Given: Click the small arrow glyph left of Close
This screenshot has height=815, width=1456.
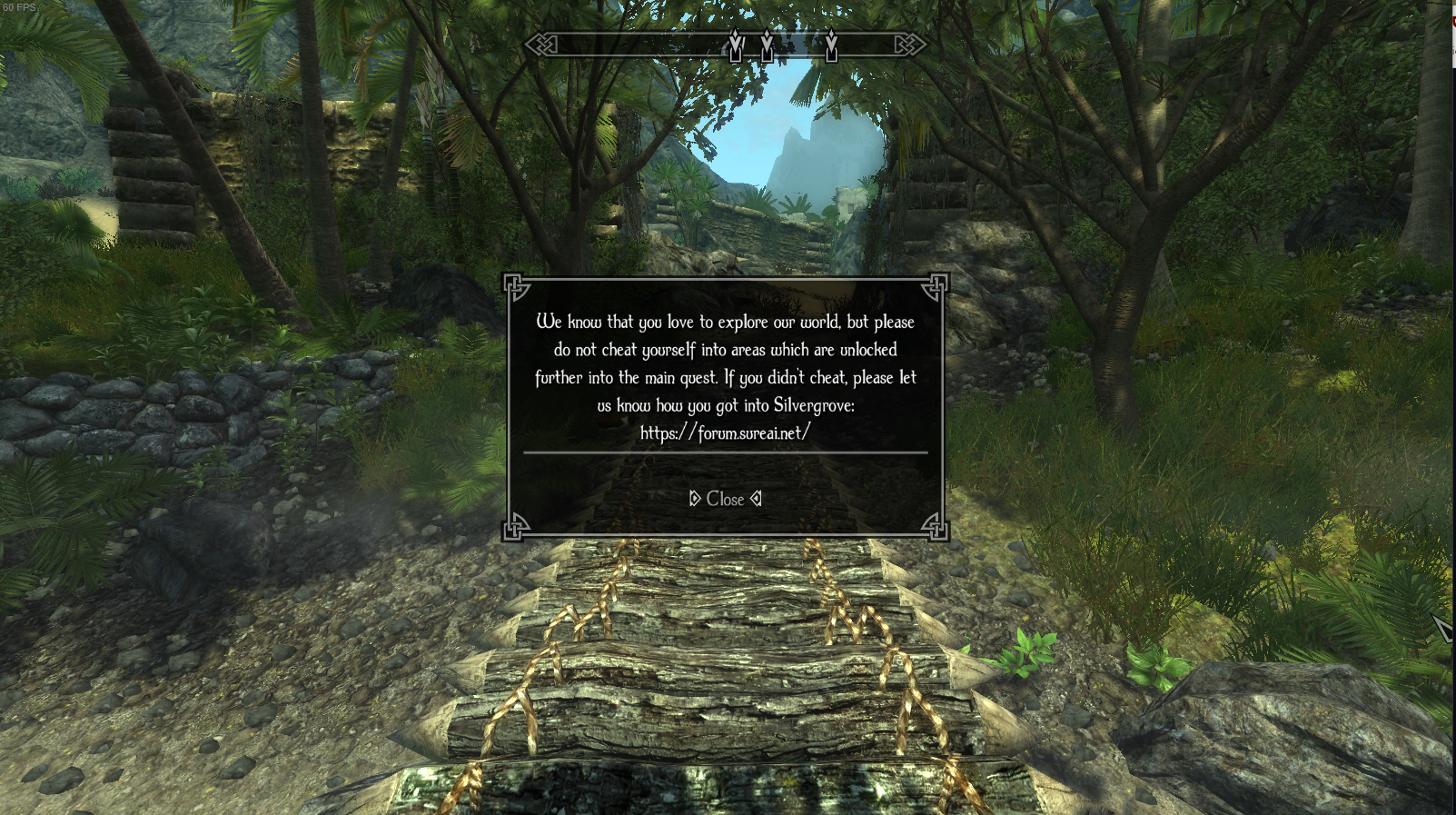Looking at the screenshot, I should tap(694, 498).
